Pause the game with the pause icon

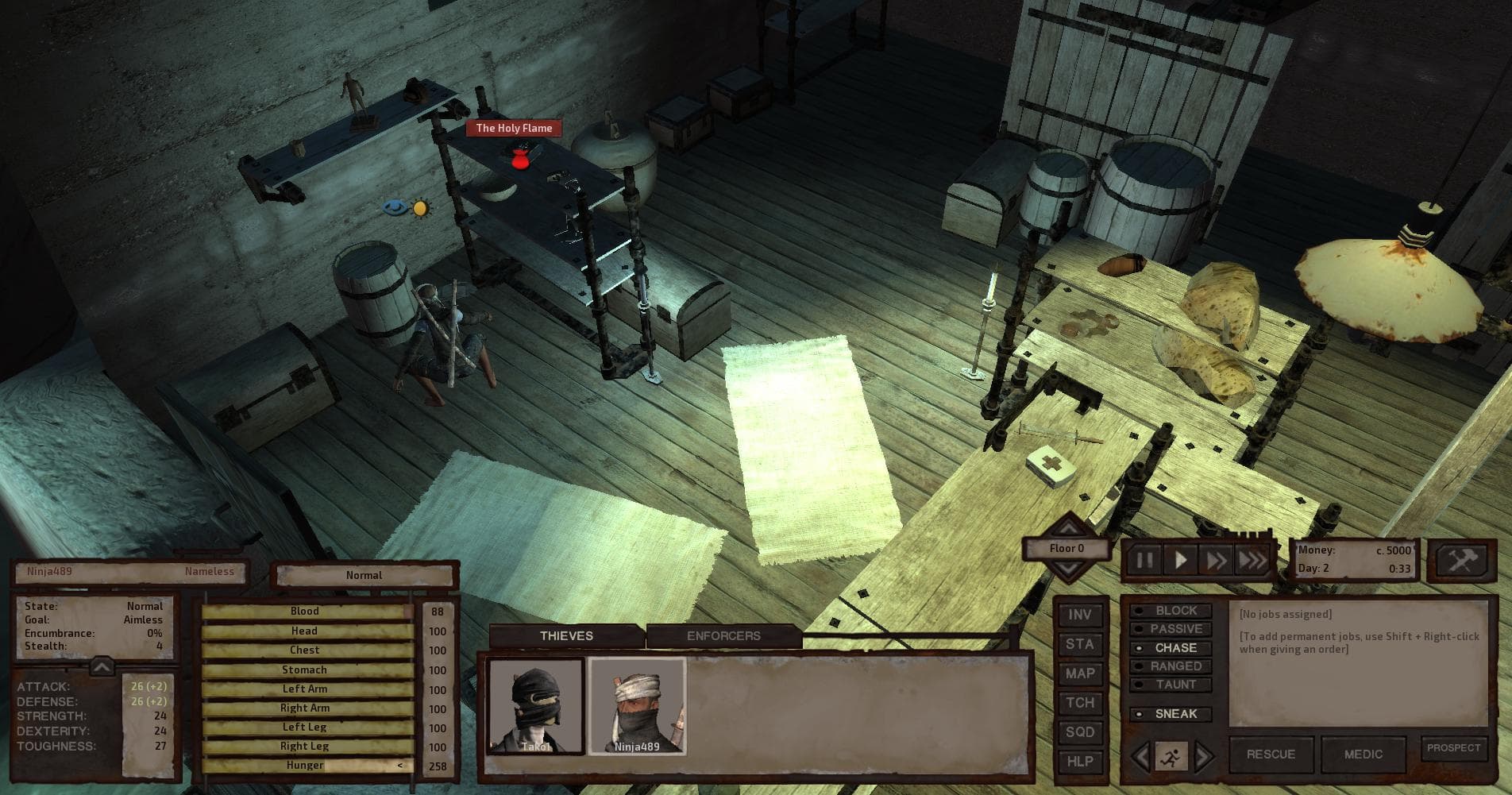(x=1146, y=559)
